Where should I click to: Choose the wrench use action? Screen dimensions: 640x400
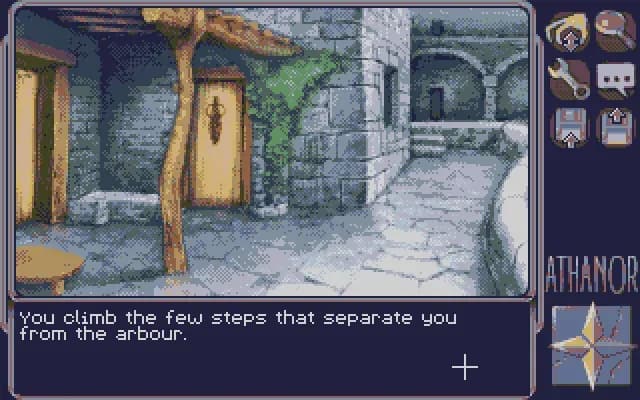coord(566,78)
